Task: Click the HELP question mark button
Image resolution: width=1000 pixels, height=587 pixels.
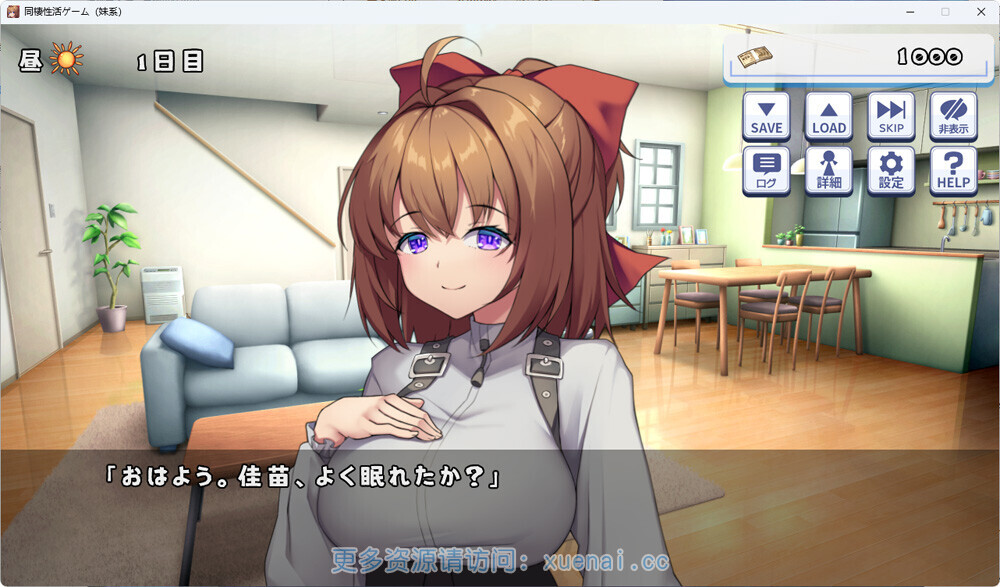Action: click(x=953, y=170)
